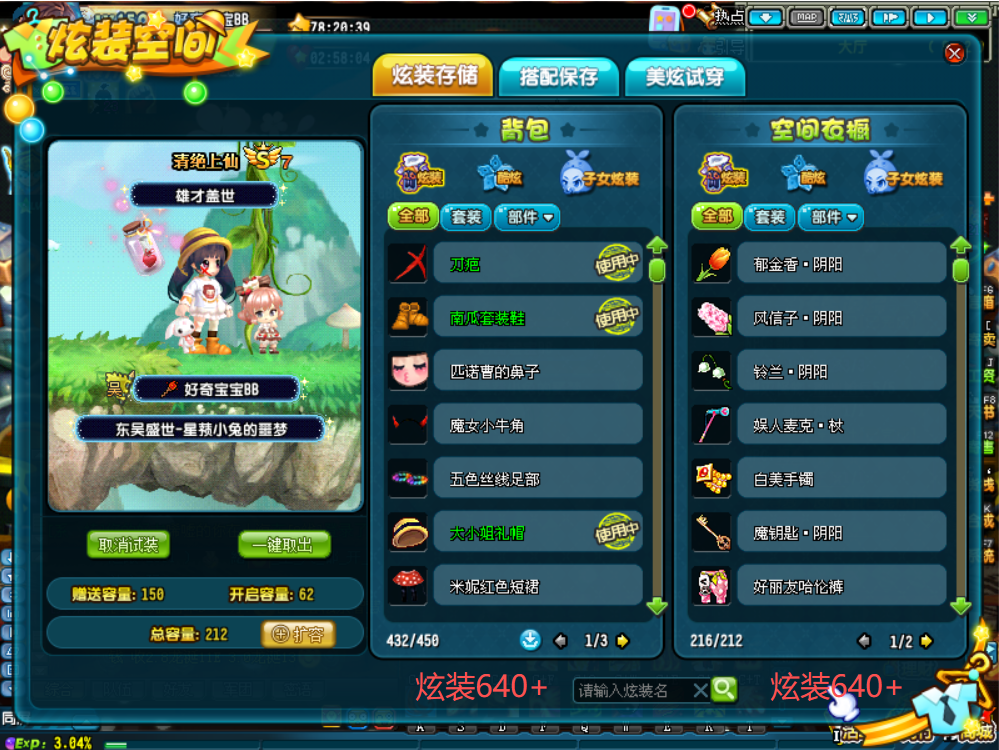Click the green magnifier search button
This screenshot has height=750, width=999.
[724, 689]
